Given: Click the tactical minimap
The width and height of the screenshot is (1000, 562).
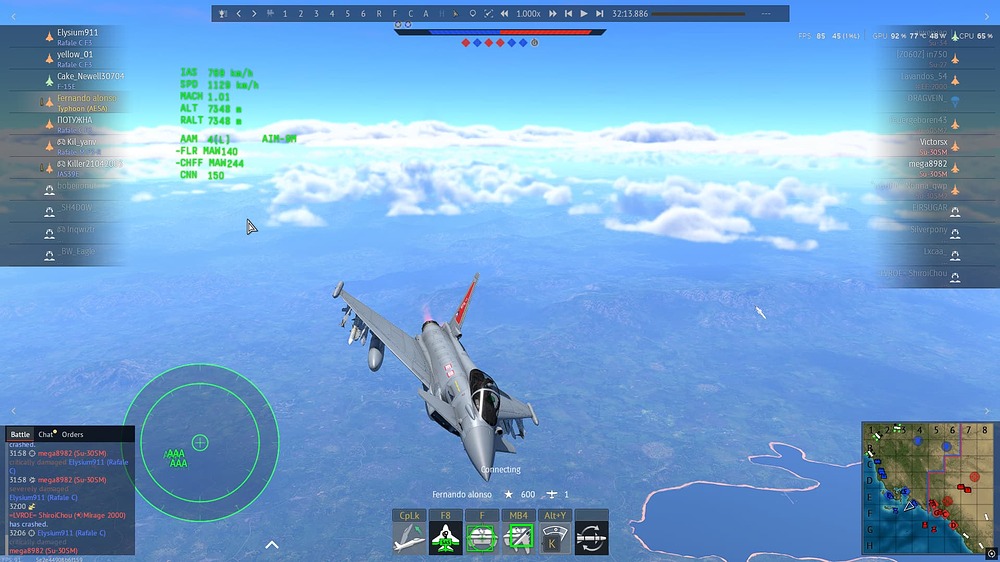Looking at the screenshot, I should tap(927, 487).
